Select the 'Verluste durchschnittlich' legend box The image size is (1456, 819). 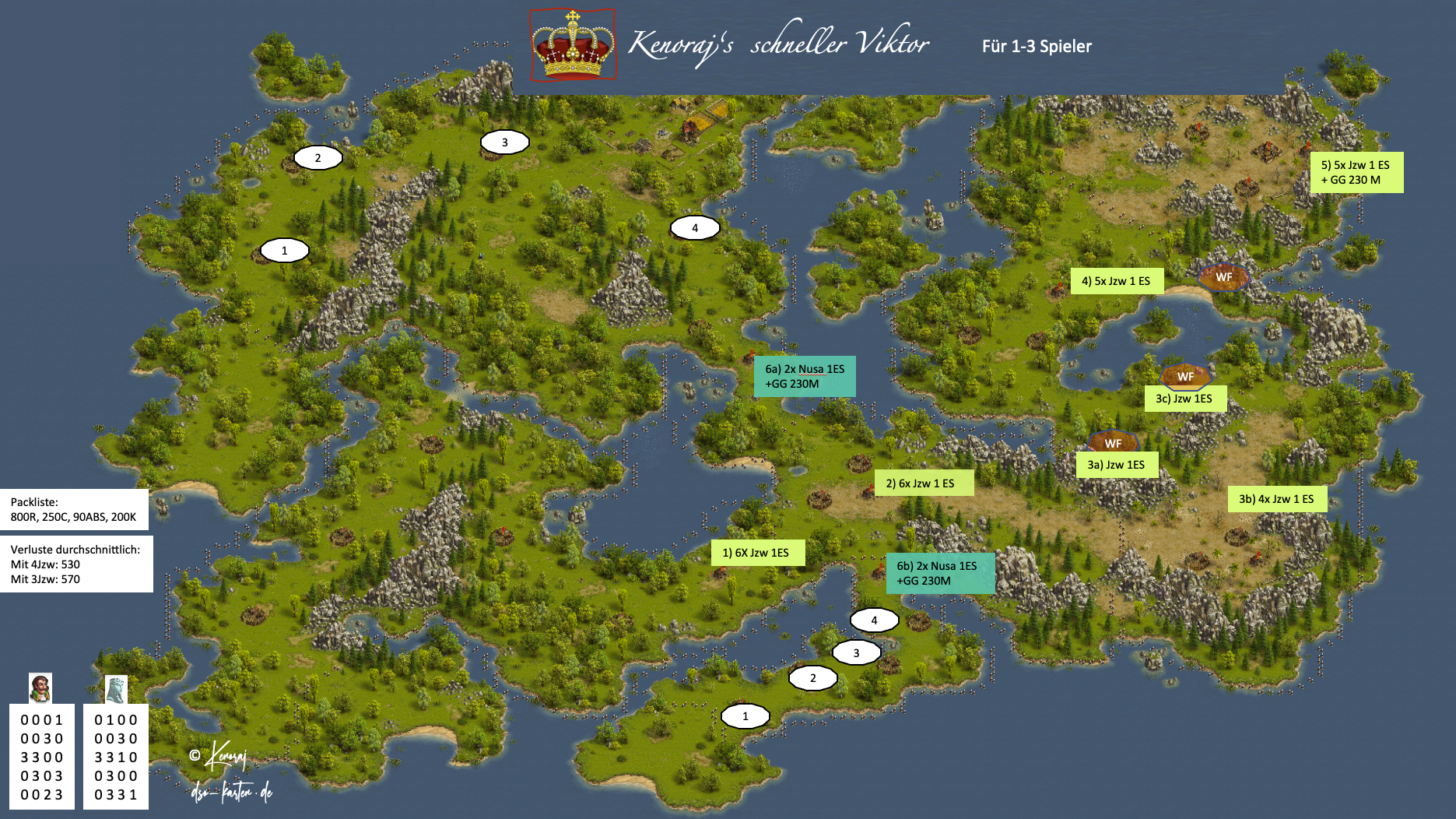point(75,564)
